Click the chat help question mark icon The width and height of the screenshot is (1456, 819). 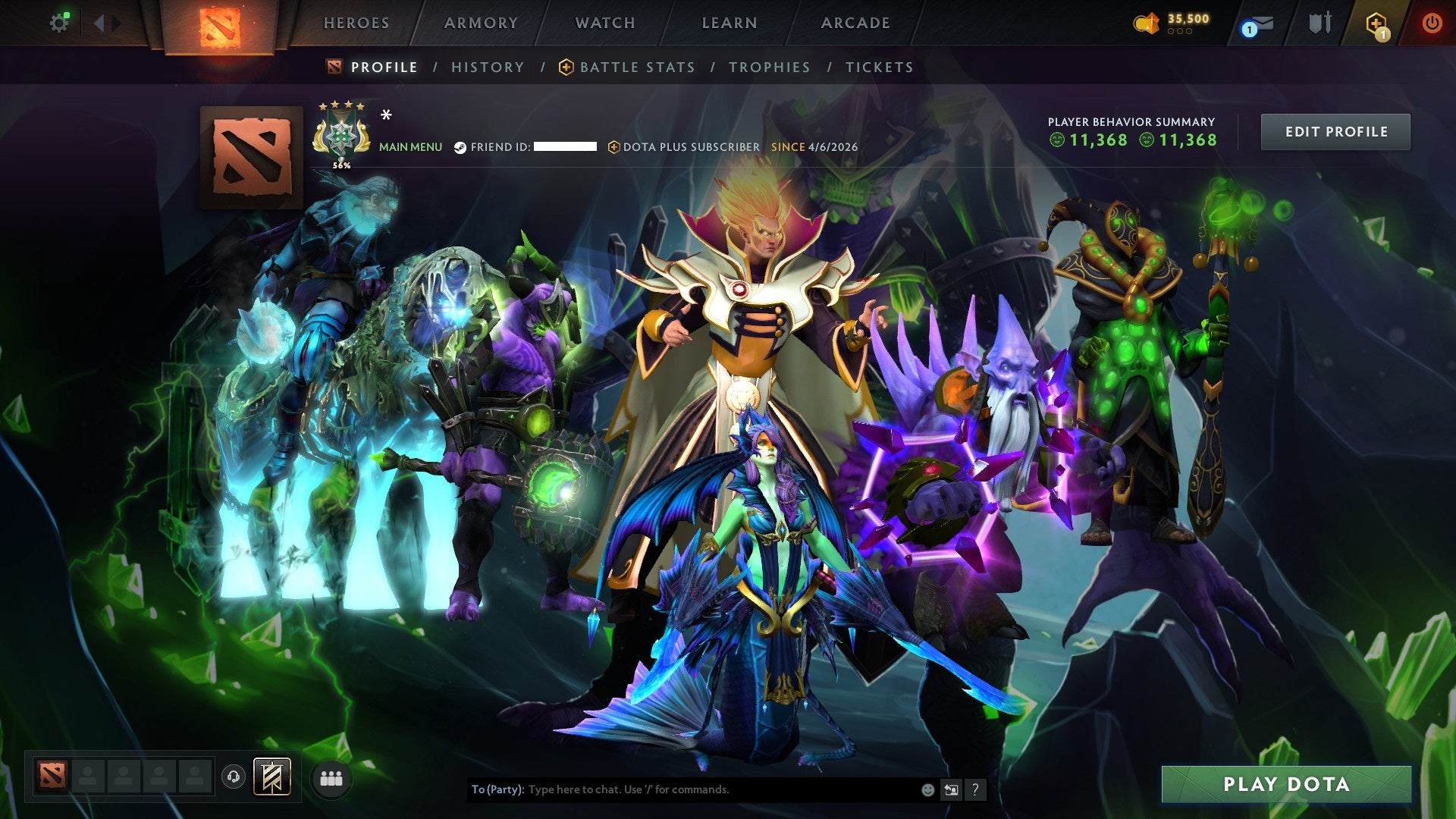coord(975,789)
